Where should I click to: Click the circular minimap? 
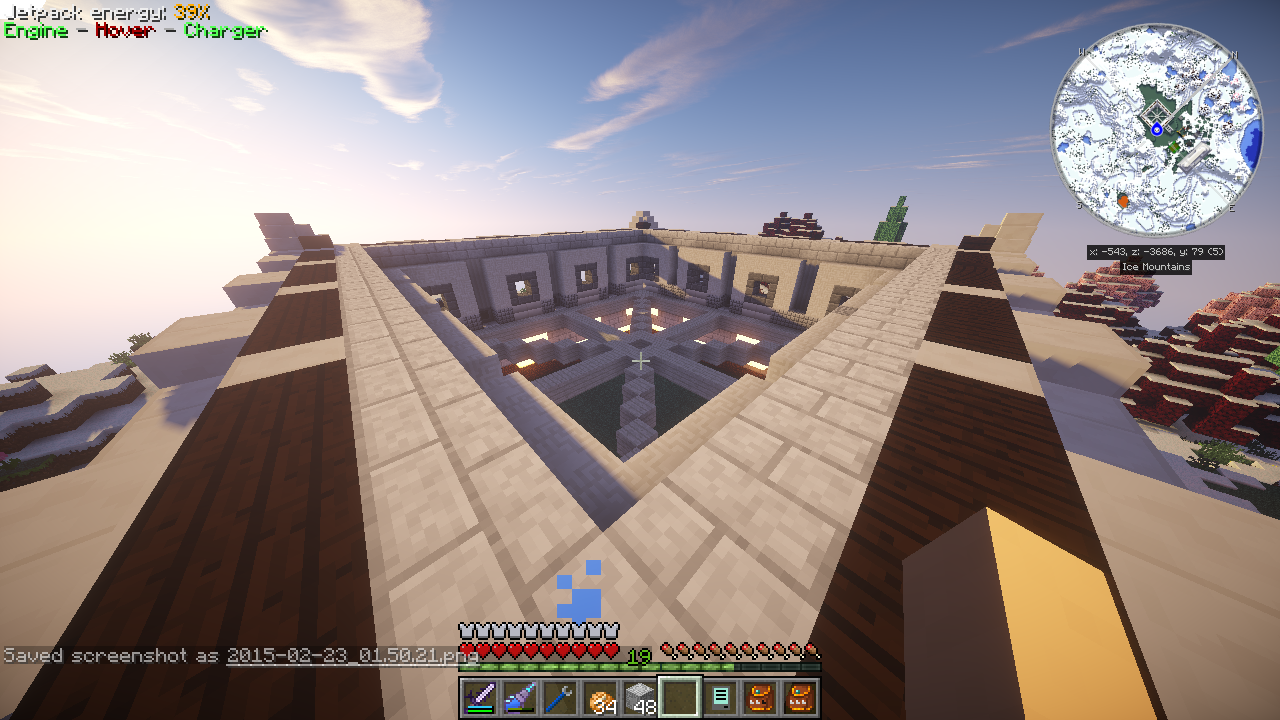click(x=1157, y=130)
